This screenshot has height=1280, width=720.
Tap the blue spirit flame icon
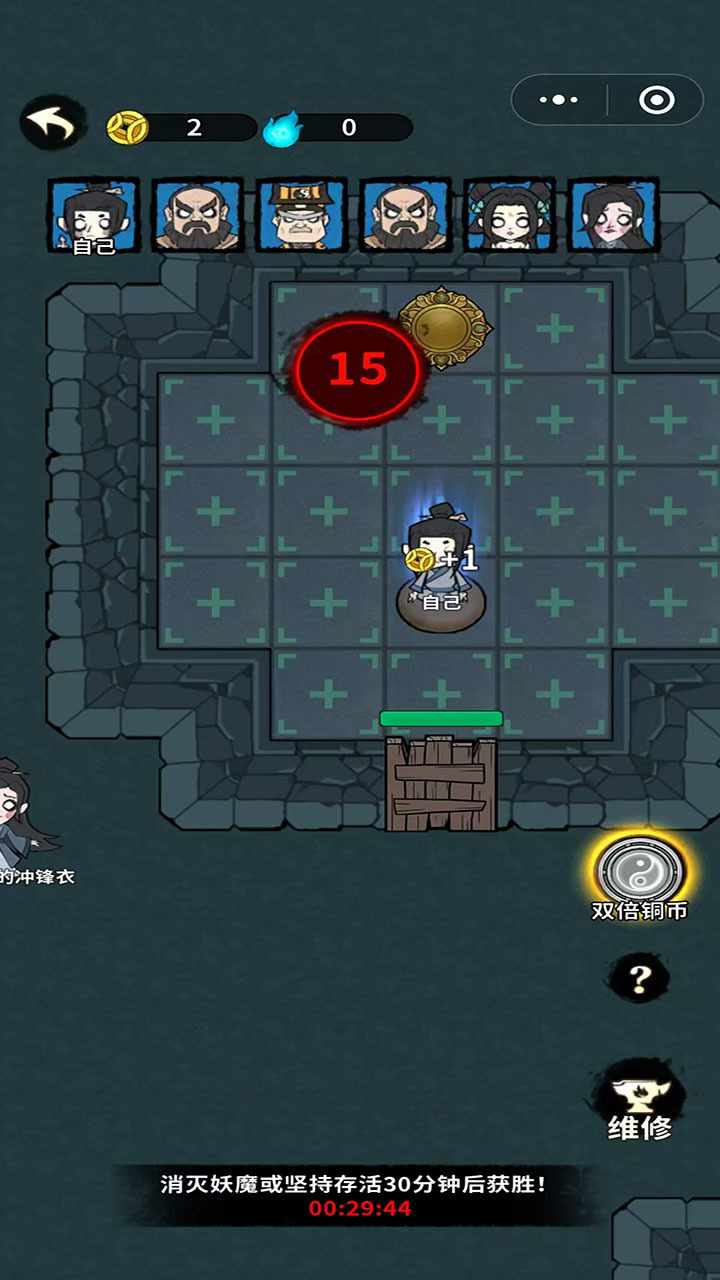[x=280, y=128]
